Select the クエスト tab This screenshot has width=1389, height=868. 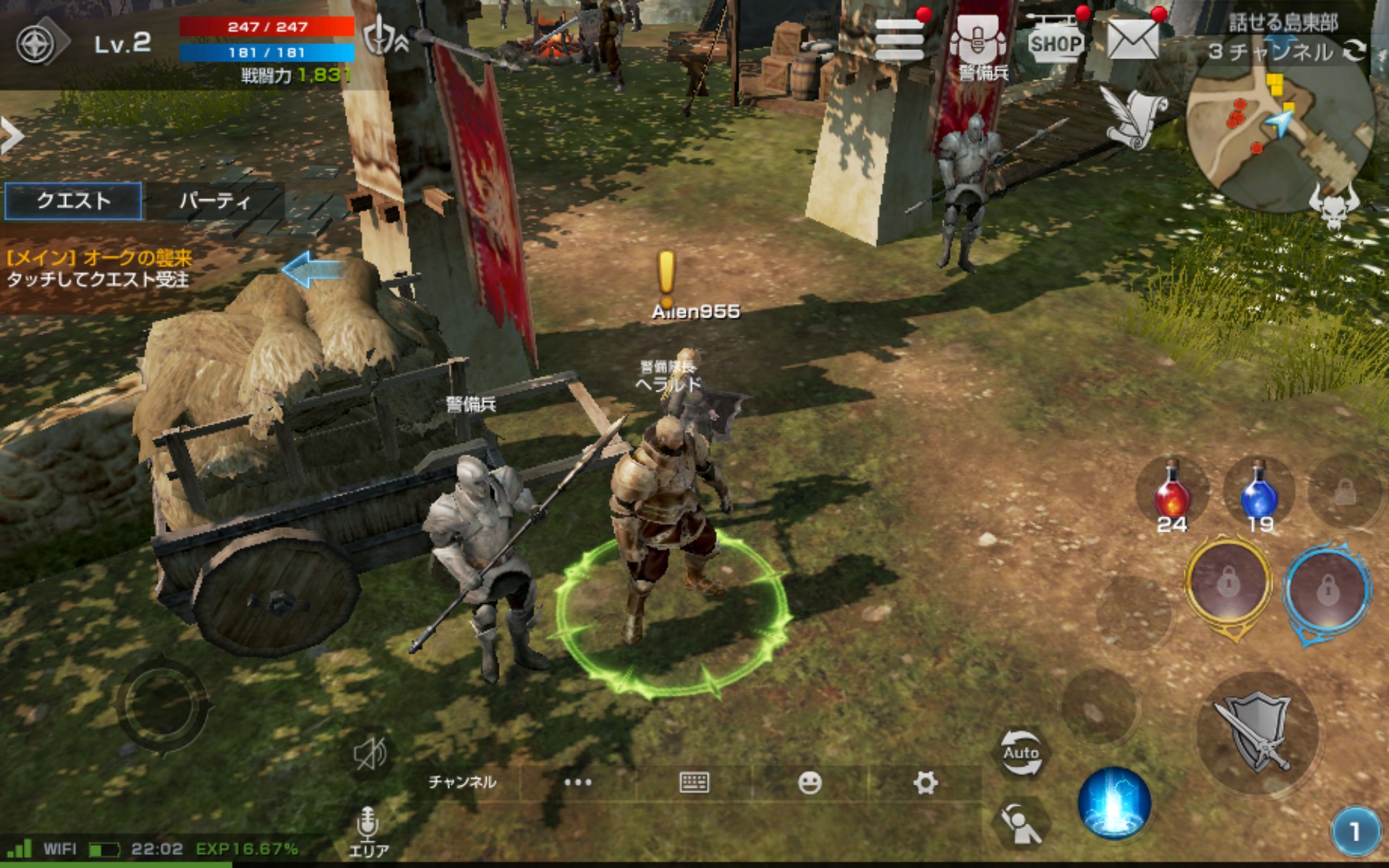click(x=73, y=200)
